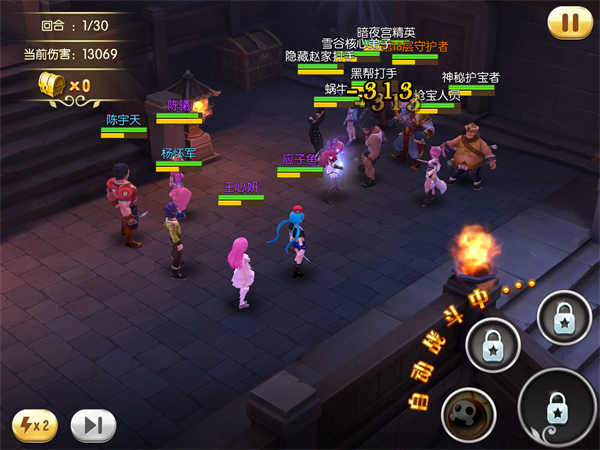Tap the largest locked skill button

[558, 408]
